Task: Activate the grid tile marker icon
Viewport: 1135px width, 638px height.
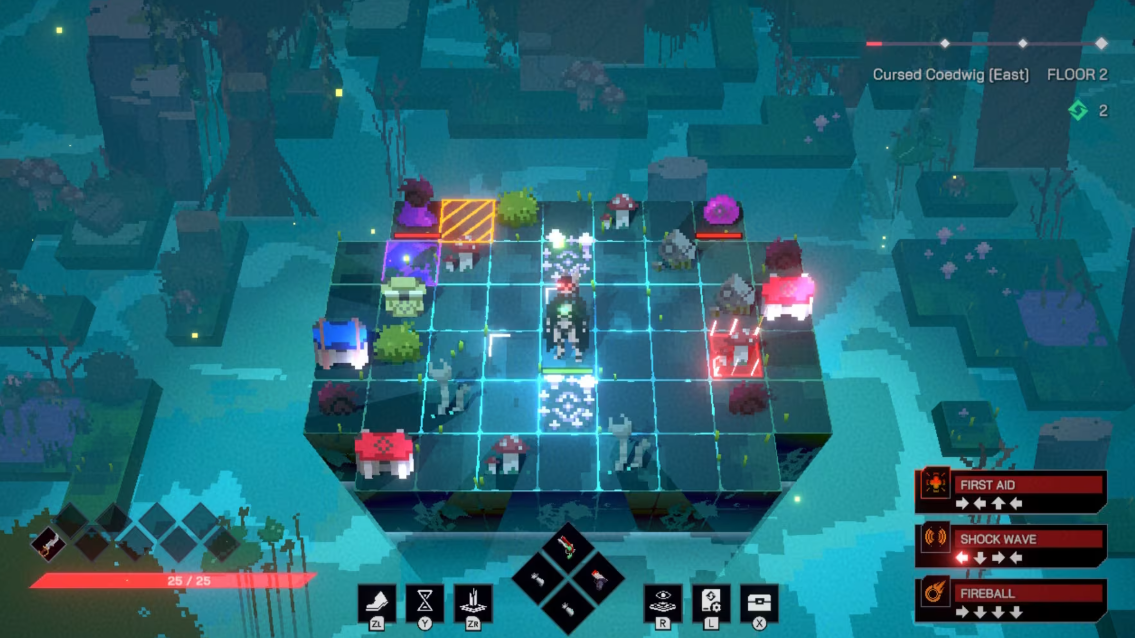Action: coord(473,602)
